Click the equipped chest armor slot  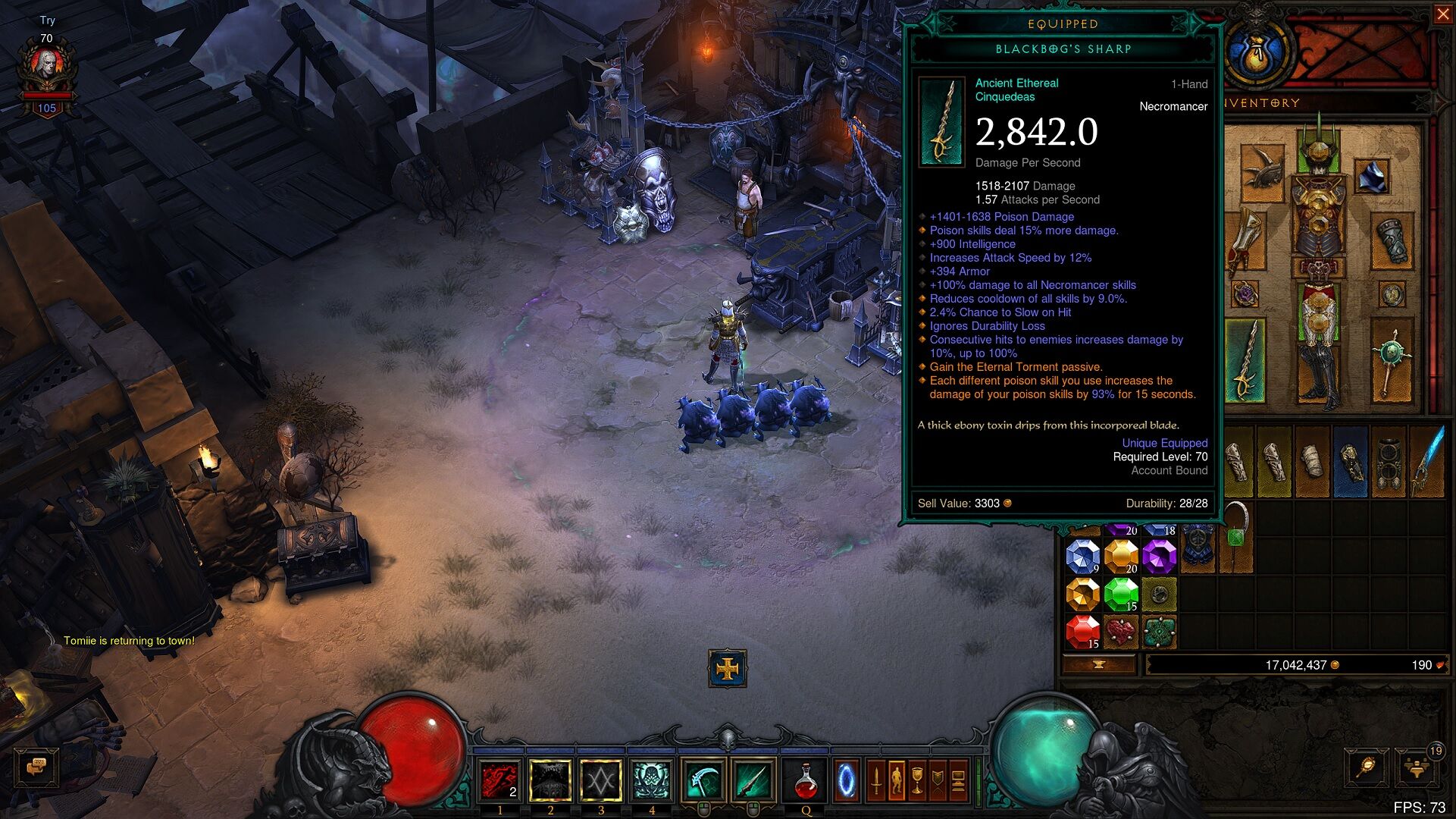pyautogui.click(x=1318, y=220)
